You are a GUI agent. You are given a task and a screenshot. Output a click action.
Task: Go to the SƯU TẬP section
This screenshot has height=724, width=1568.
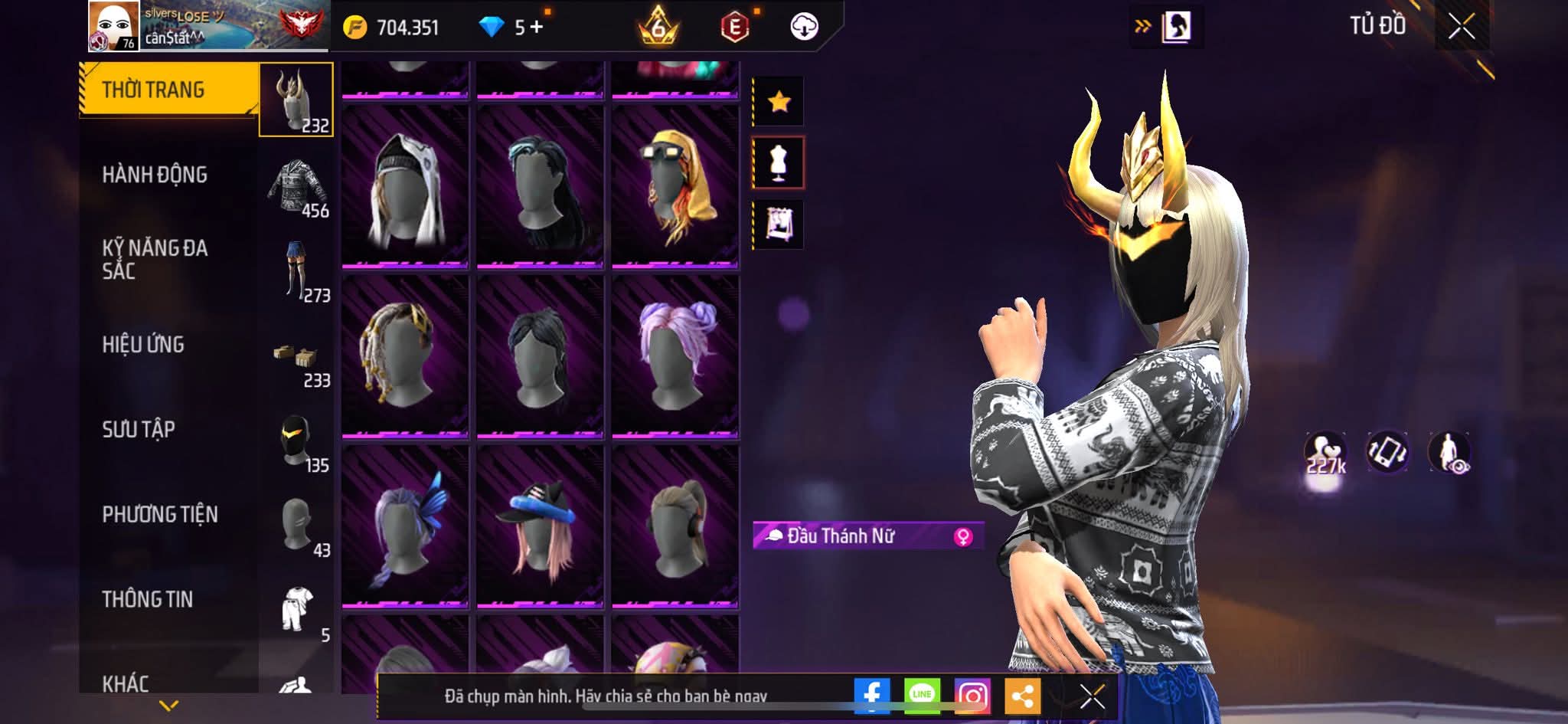pyautogui.click(x=139, y=429)
